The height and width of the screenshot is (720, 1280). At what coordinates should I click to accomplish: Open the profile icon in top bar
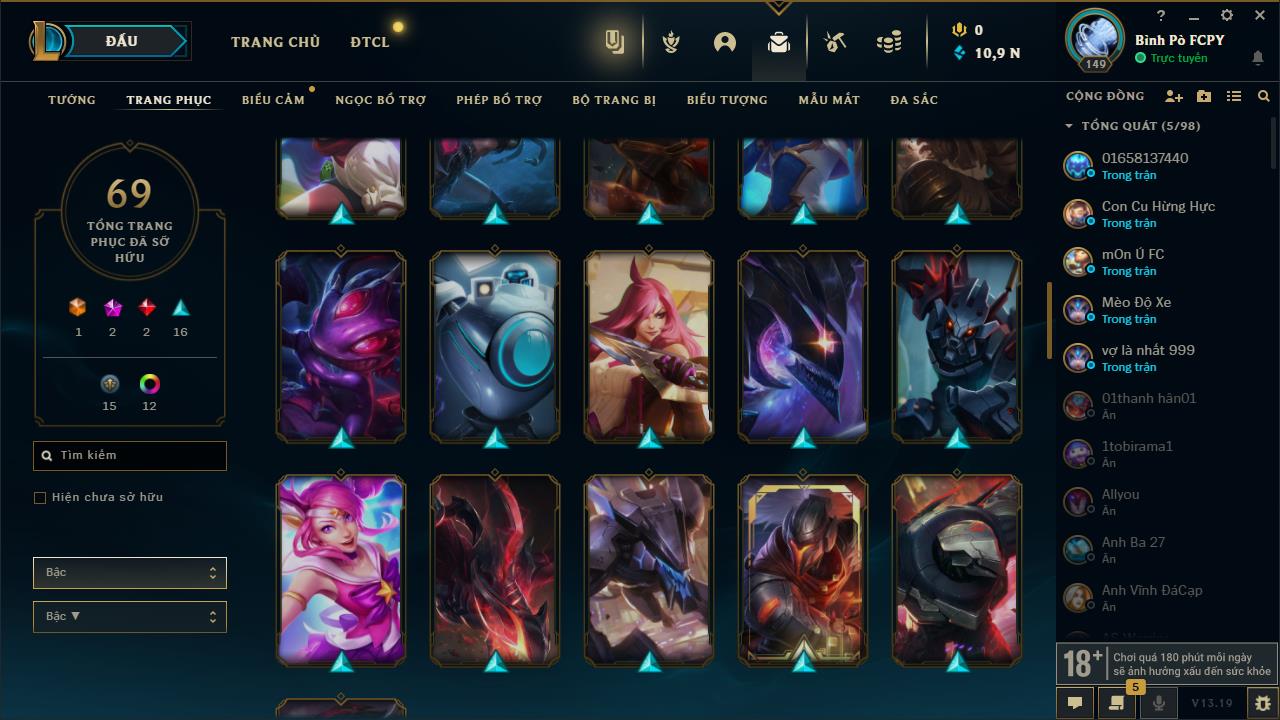[x=725, y=42]
